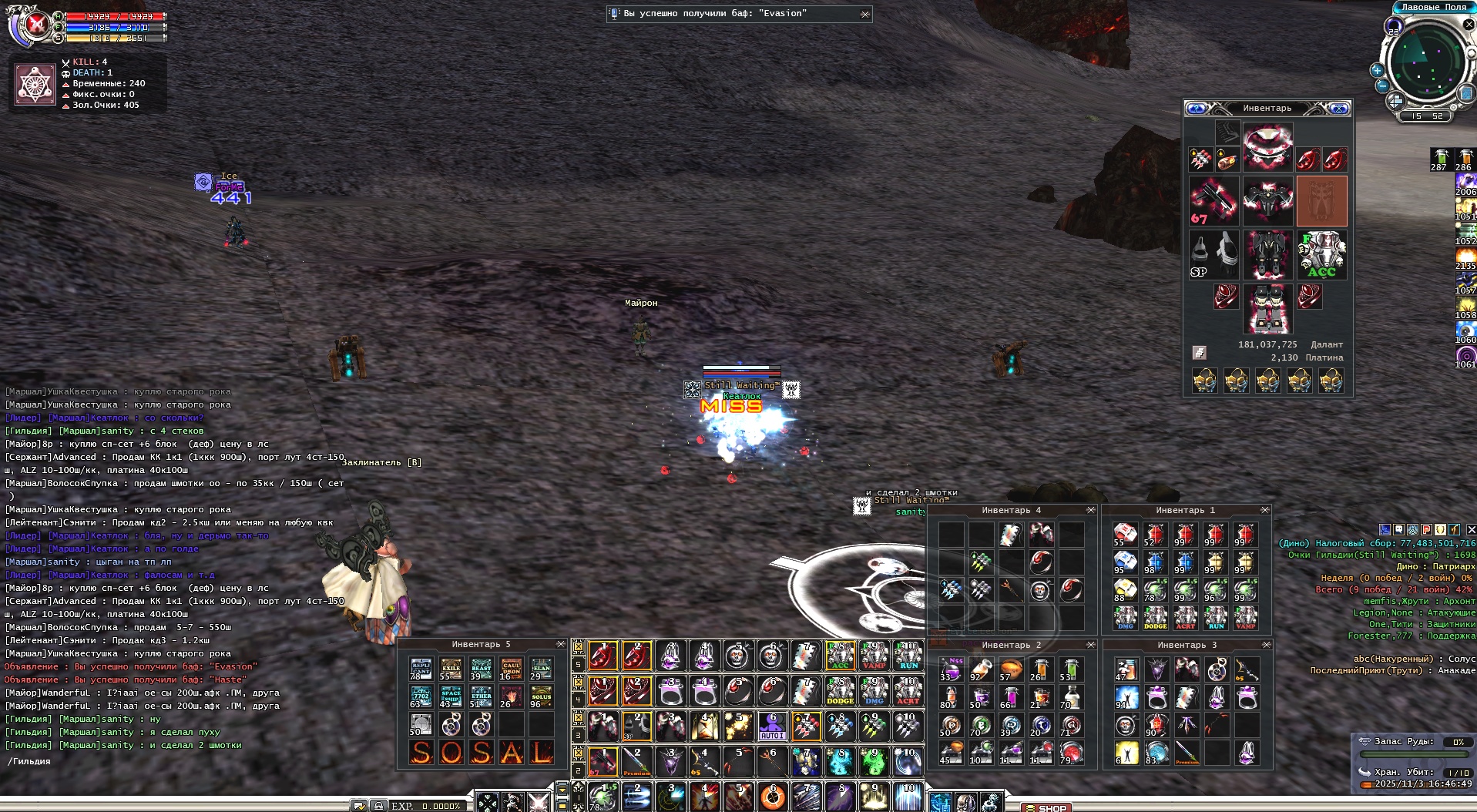The image size is (1477, 812).
Task: Close the Инвентарь 4 window
Action: coord(1090,510)
